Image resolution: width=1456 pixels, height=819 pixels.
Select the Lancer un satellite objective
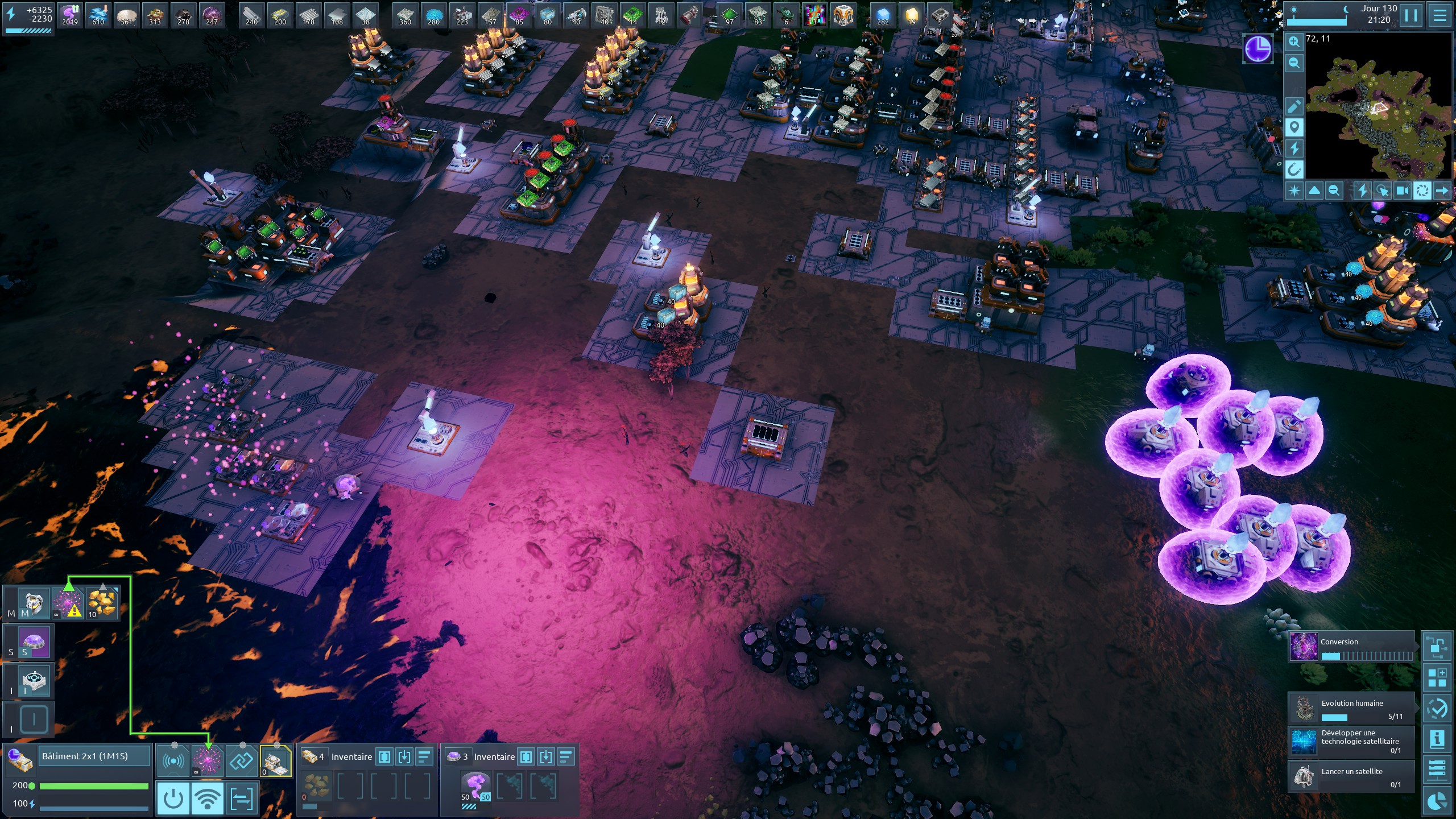tap(1351, 776)
